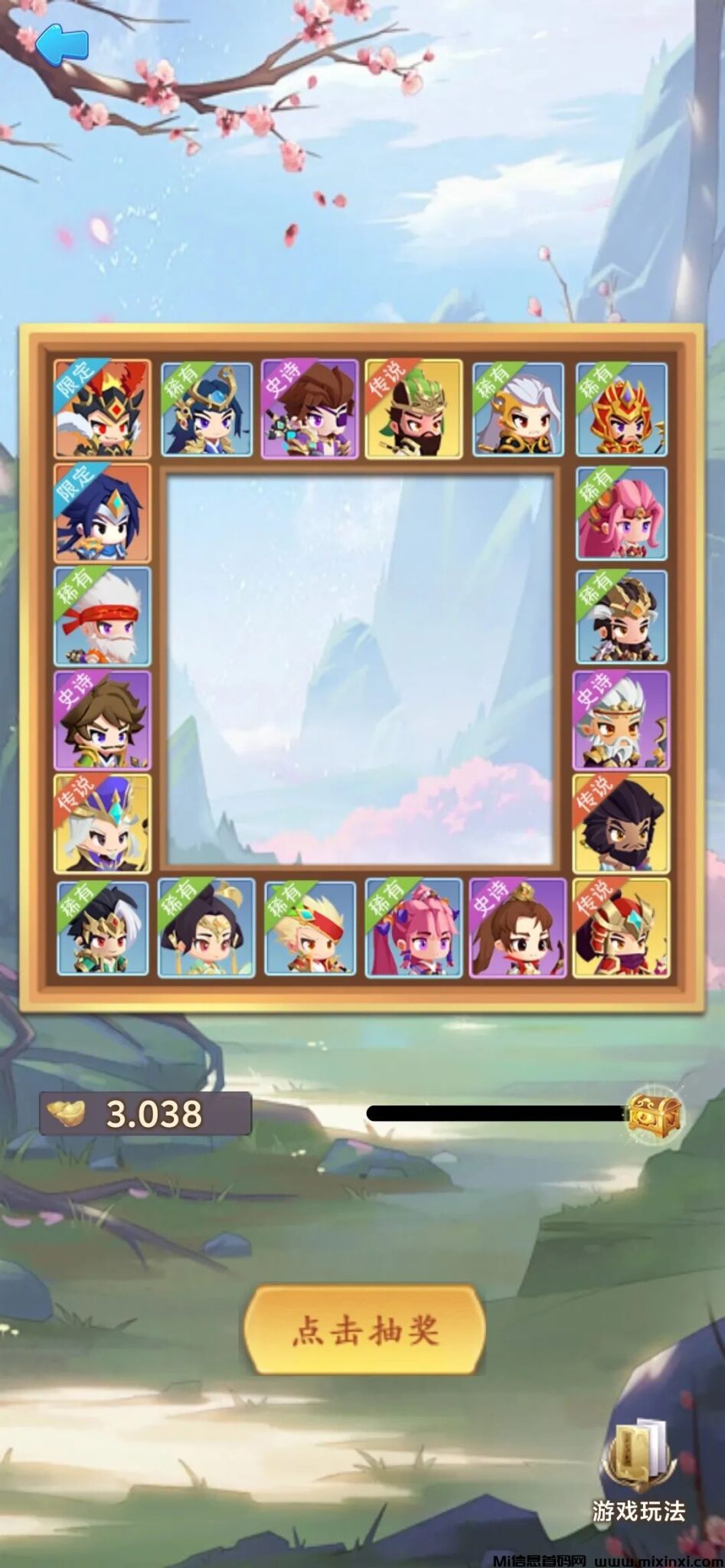
Task: Choose the green-helmet bearded 传说 hero
Action: (x=413, y=410)
